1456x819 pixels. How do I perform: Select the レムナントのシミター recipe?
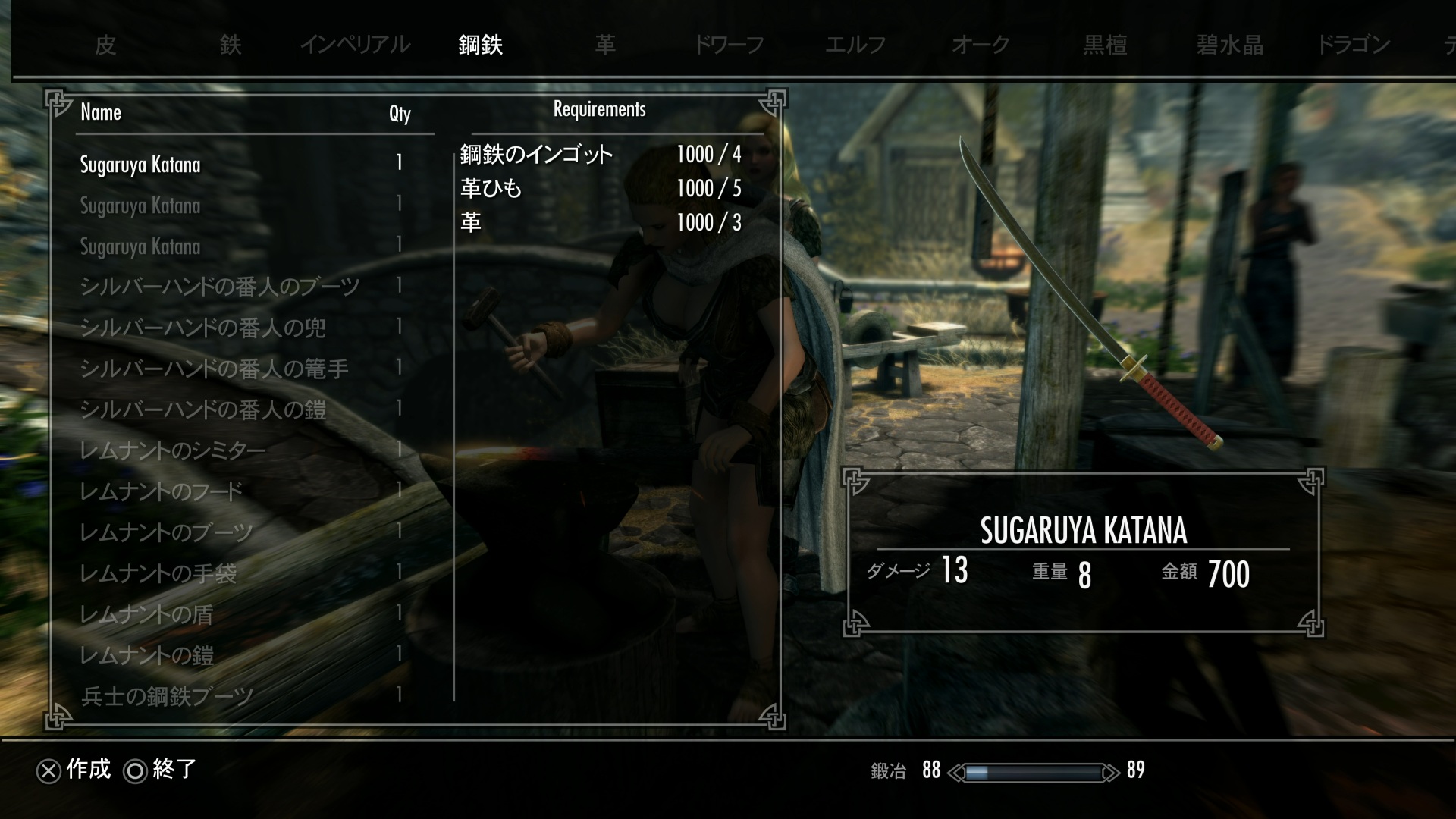coord(173,450)
